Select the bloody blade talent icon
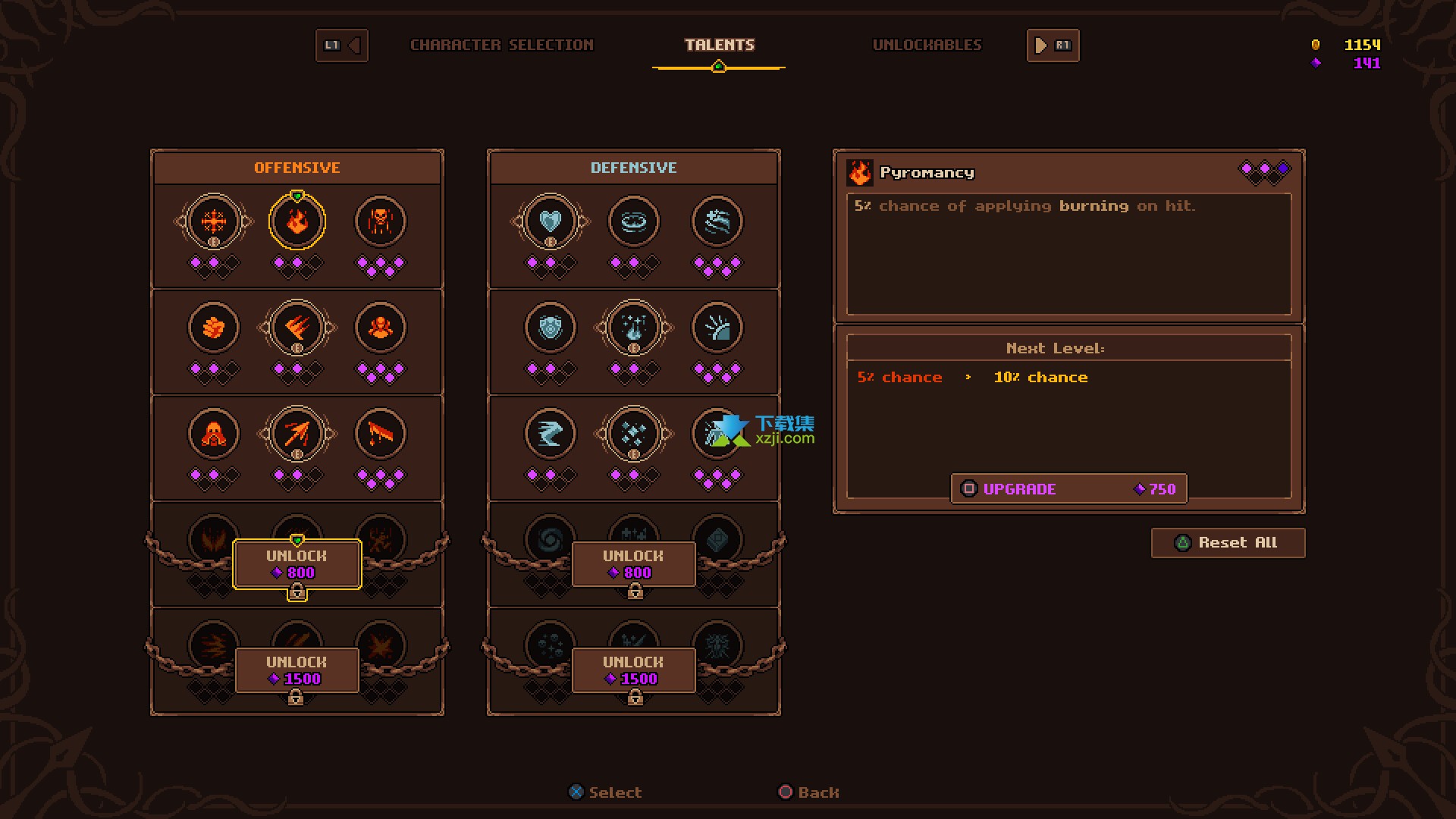Image resolution: width=1456 pixels, height=819 pixels. click(x=381, y=435)
